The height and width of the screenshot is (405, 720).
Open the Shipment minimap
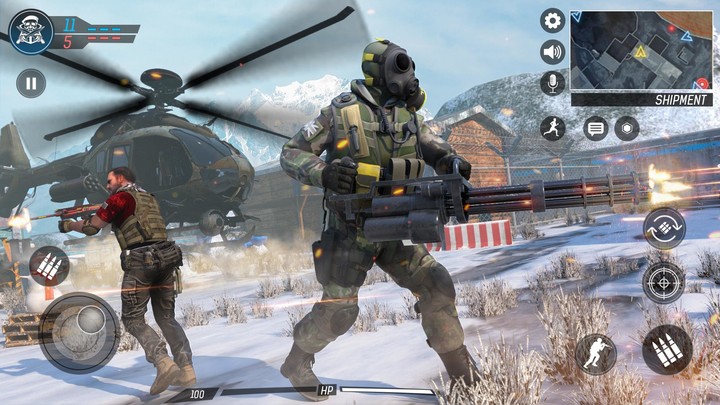641,57
